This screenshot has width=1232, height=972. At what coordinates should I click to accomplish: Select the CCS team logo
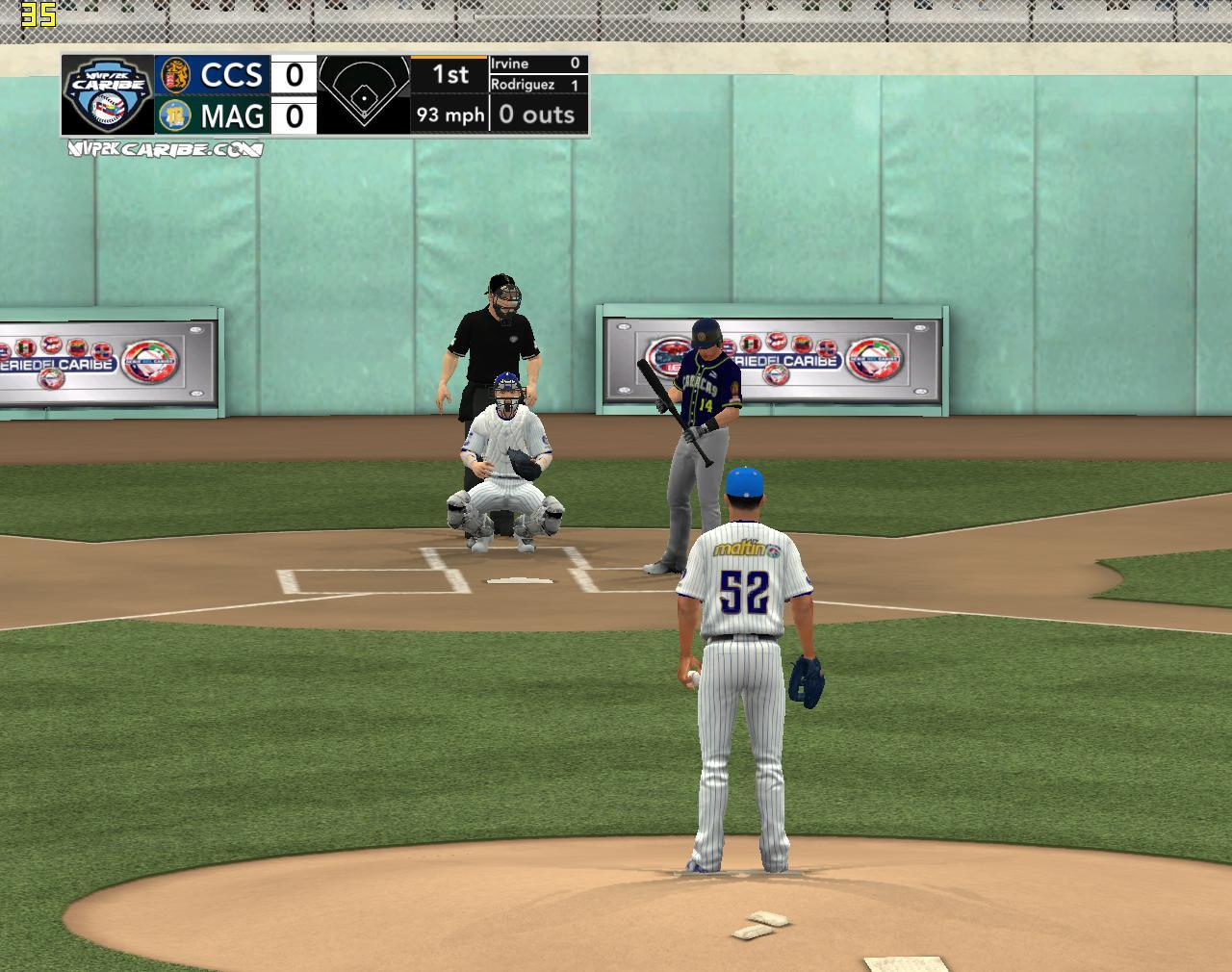[175, 74]
